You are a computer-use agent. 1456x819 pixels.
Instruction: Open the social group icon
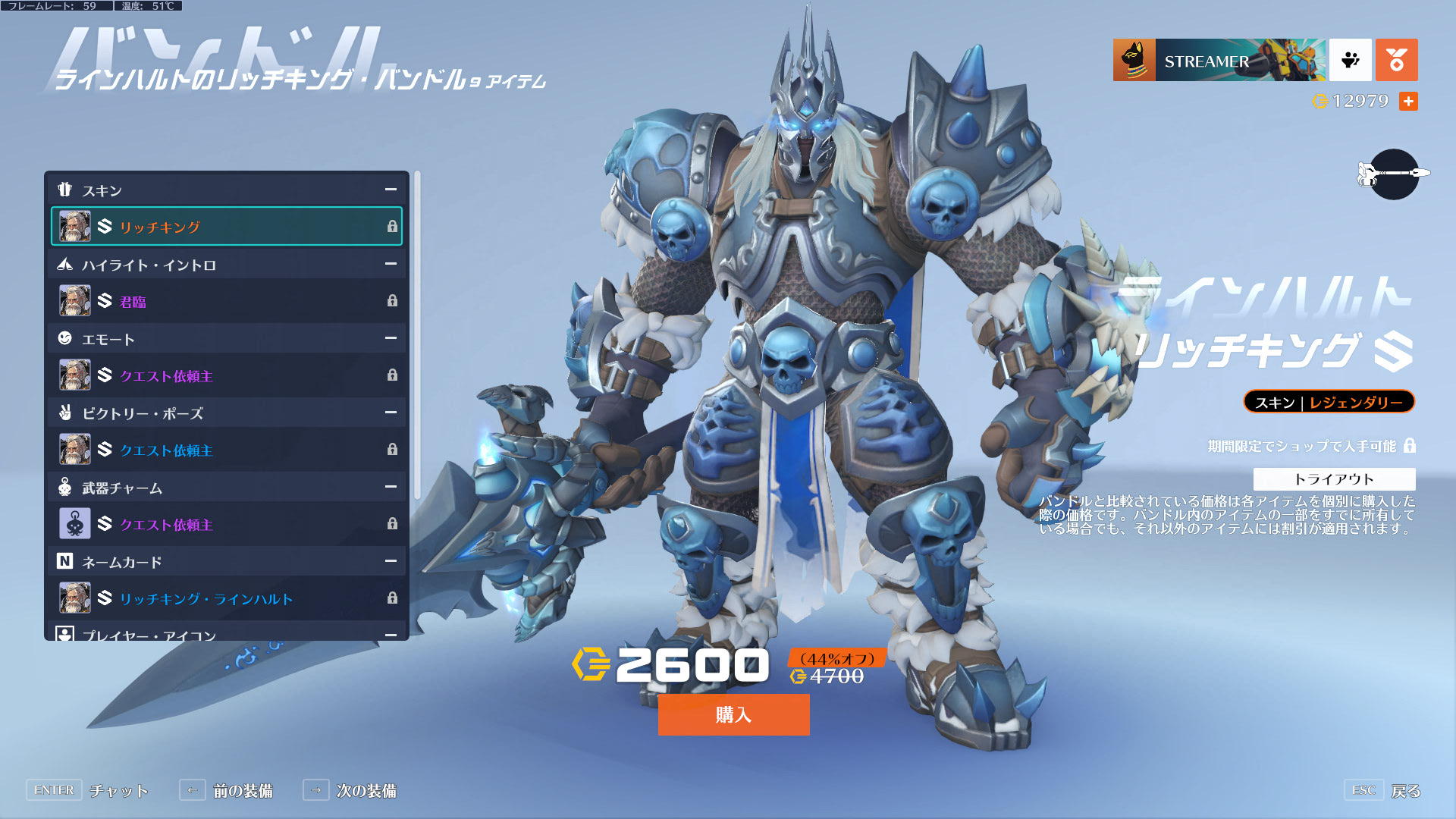point(1350,60)
